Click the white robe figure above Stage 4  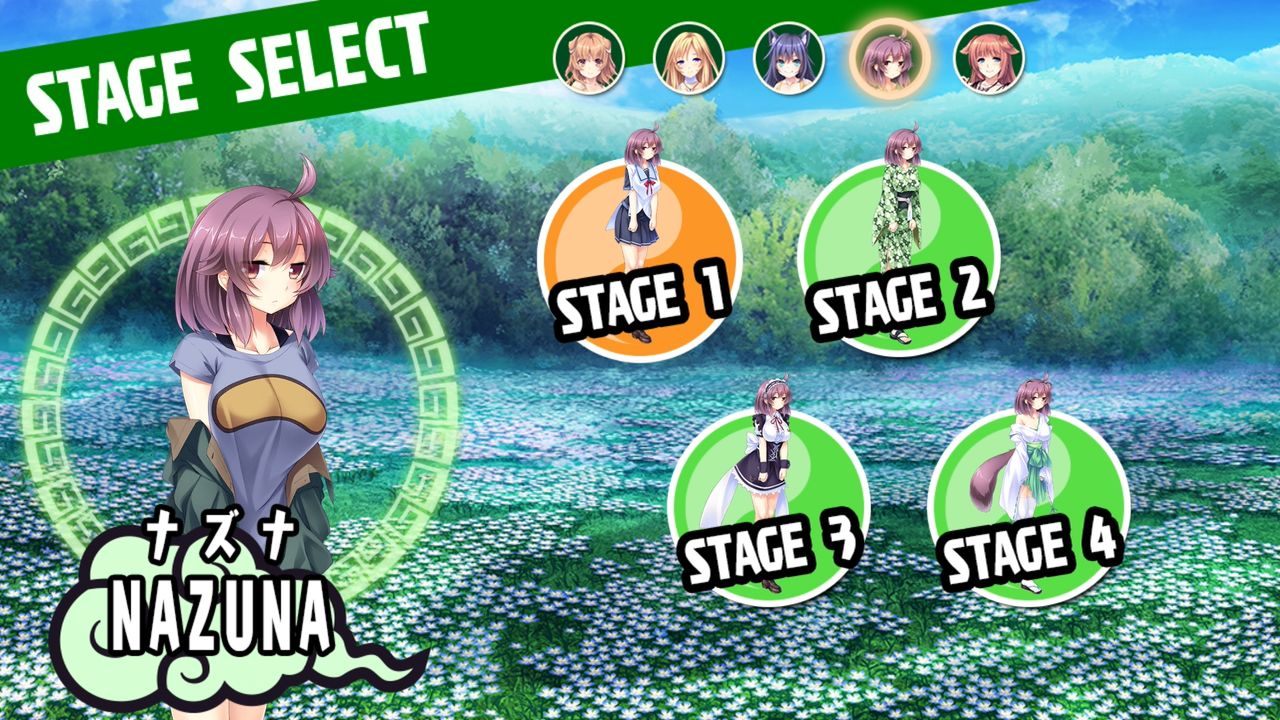point(1030,450)
